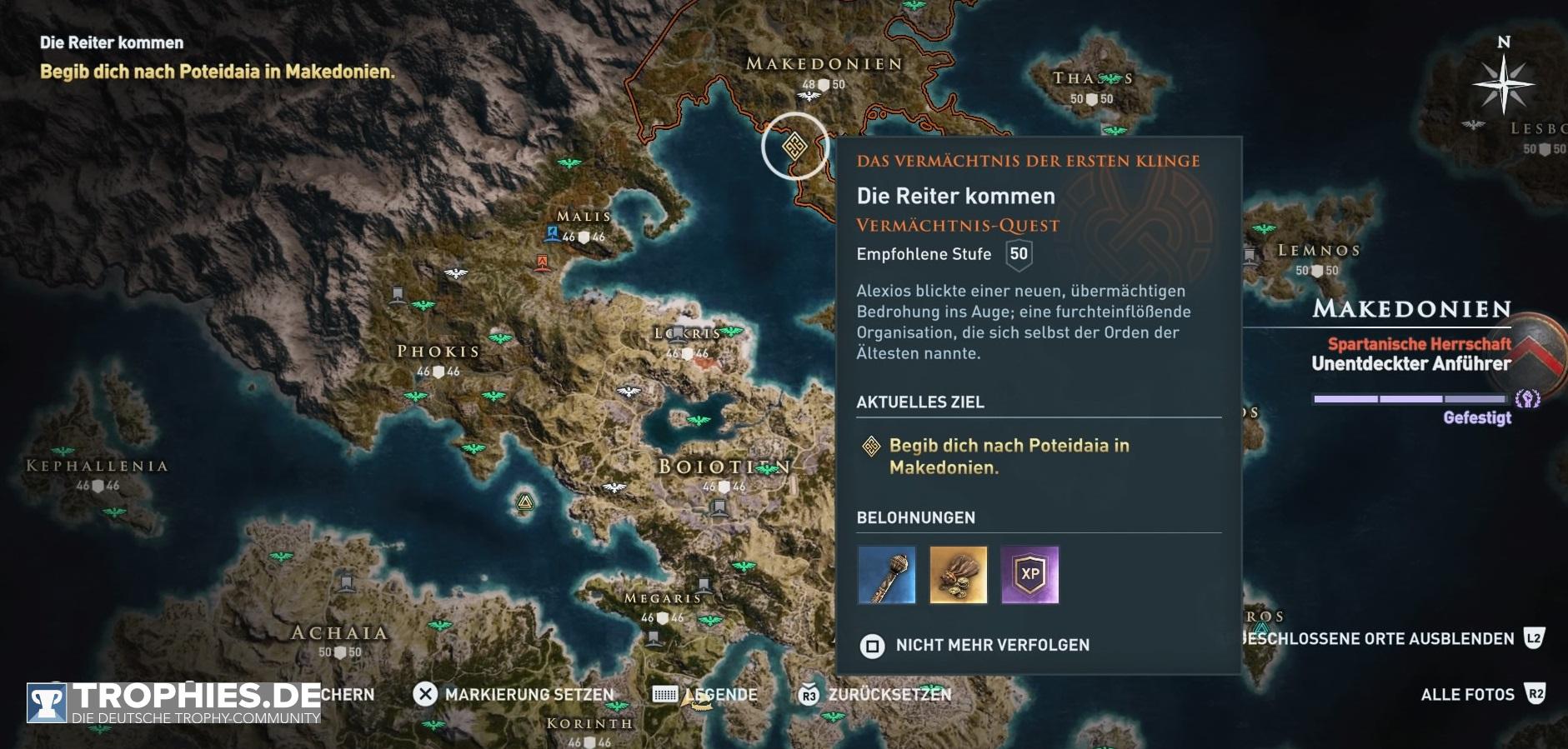1568x749 pixels.
Task: Select the circled quest marker at Poteidaia
Action: pyautogui.click(x=794, y=147)
